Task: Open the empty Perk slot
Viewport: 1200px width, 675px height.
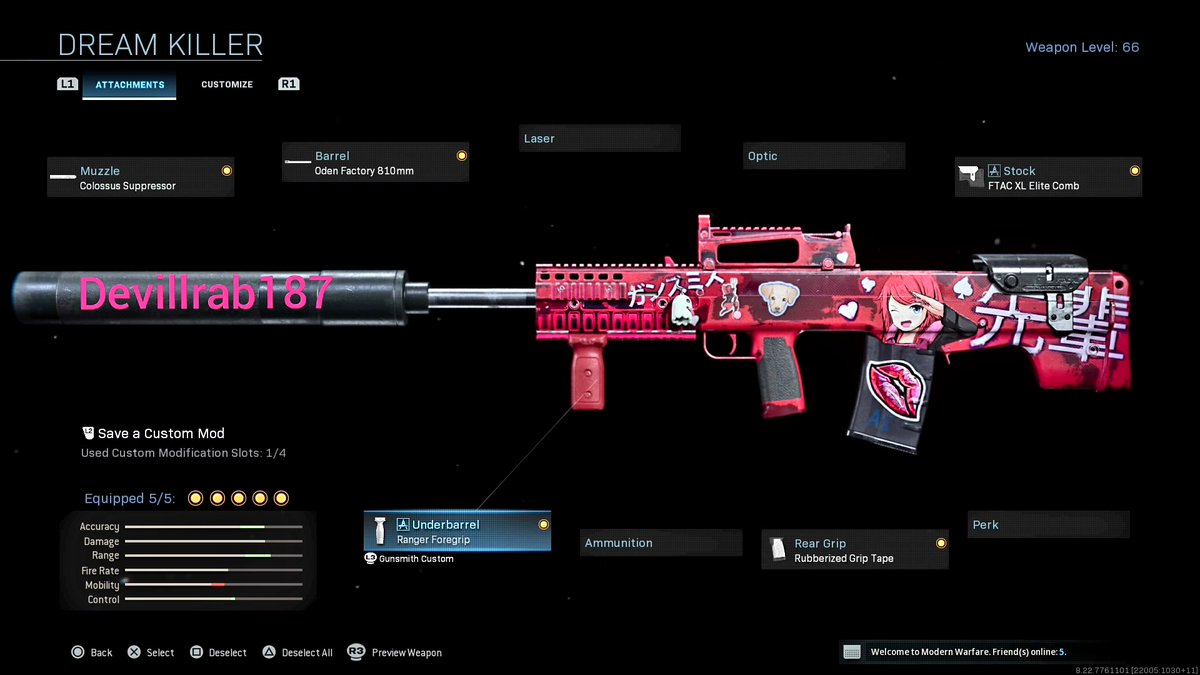Action: (1048, 525)
